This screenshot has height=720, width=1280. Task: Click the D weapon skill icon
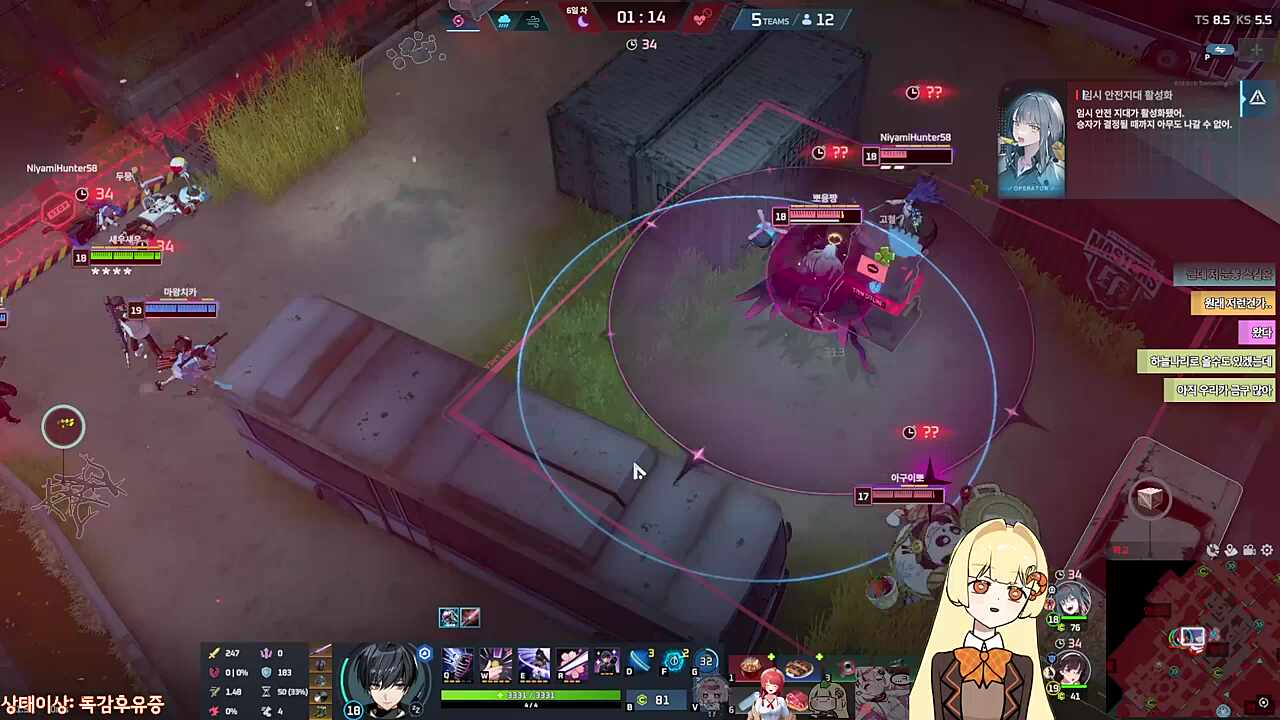click(638, 660)
